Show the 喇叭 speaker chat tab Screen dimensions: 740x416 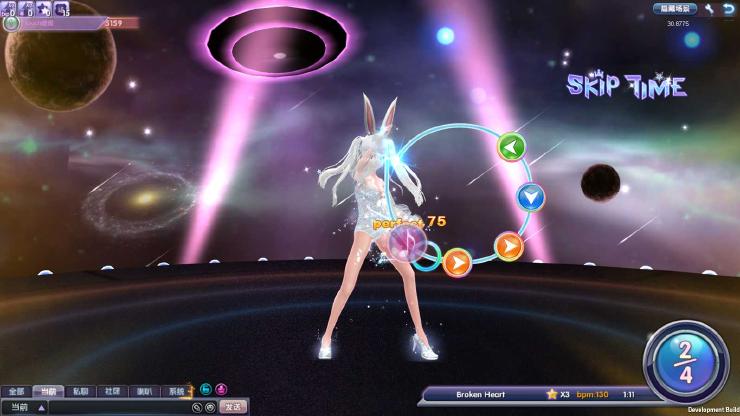[x=144, y=391]
